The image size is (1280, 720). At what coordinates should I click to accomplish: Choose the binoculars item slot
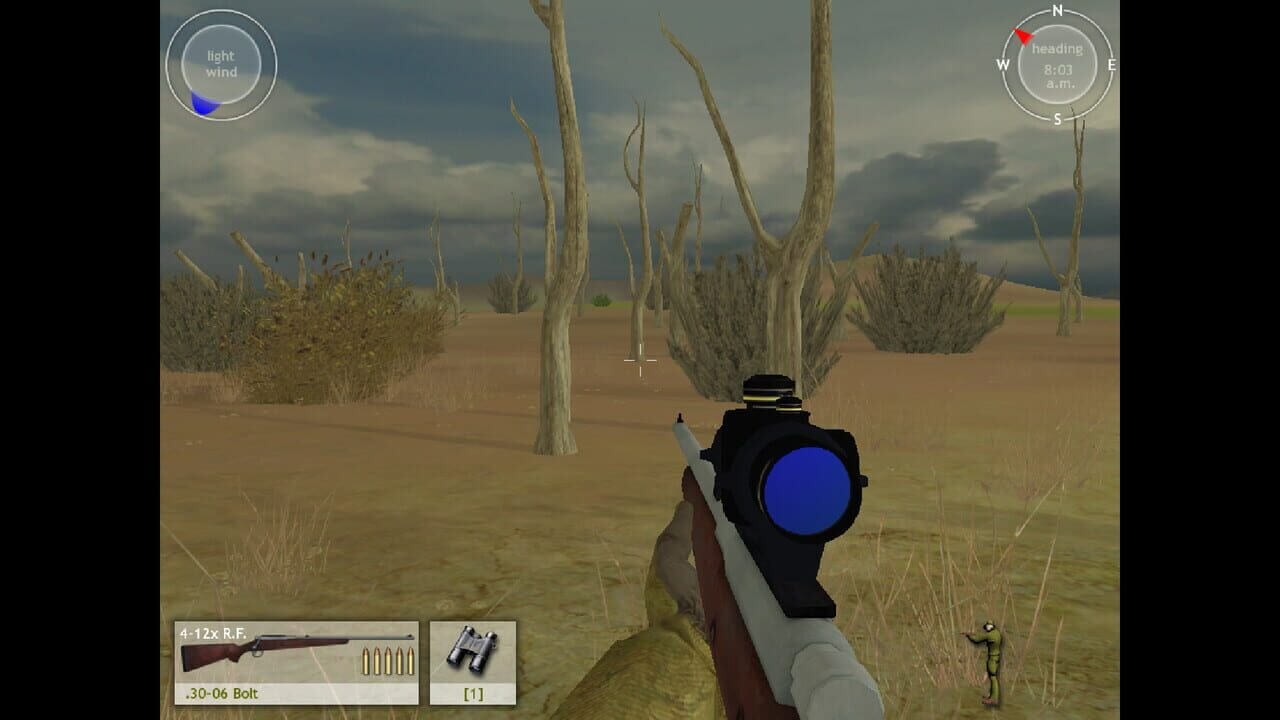(x=473, y=662)
